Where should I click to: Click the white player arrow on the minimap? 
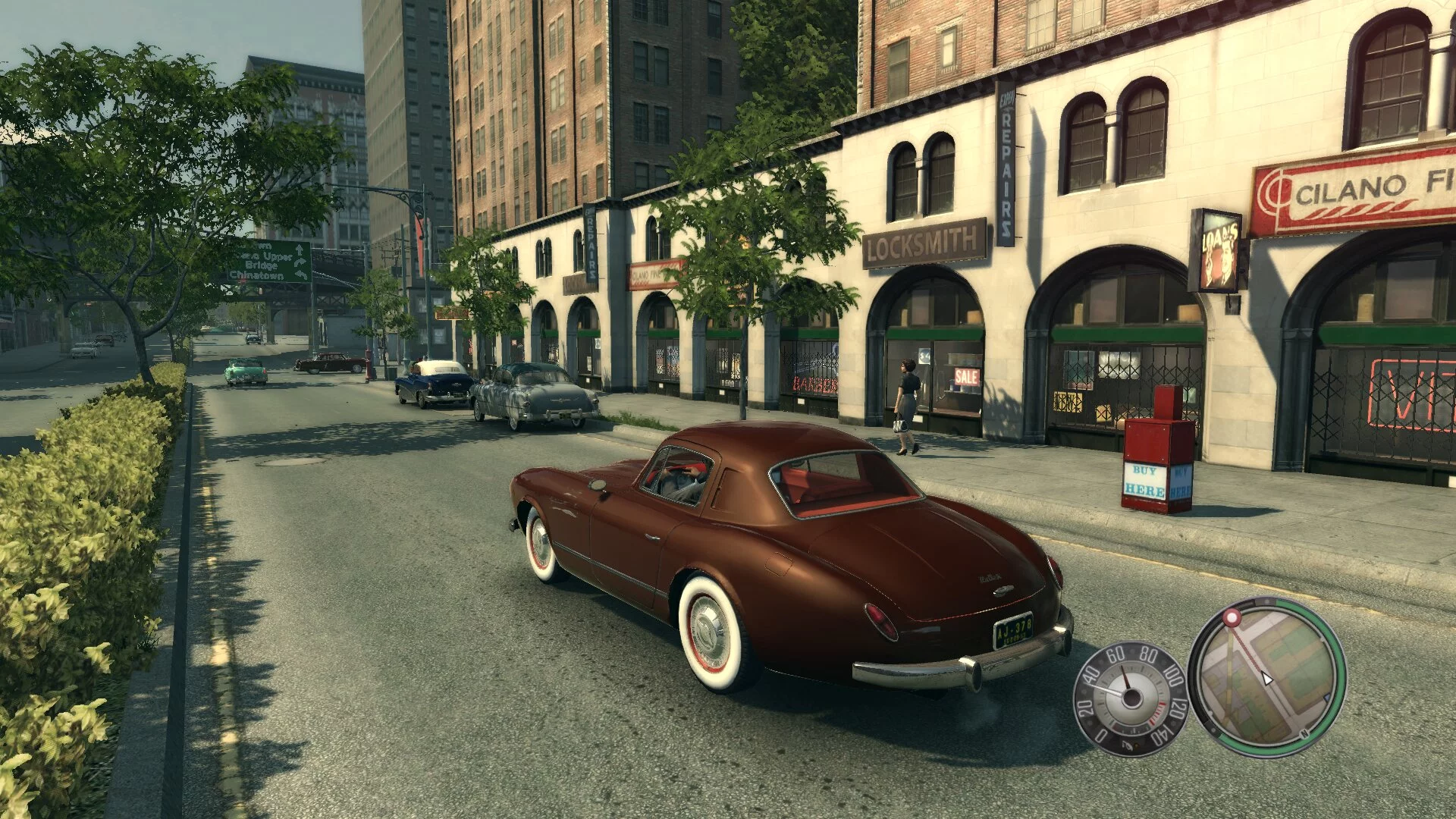click(1266, 678)
